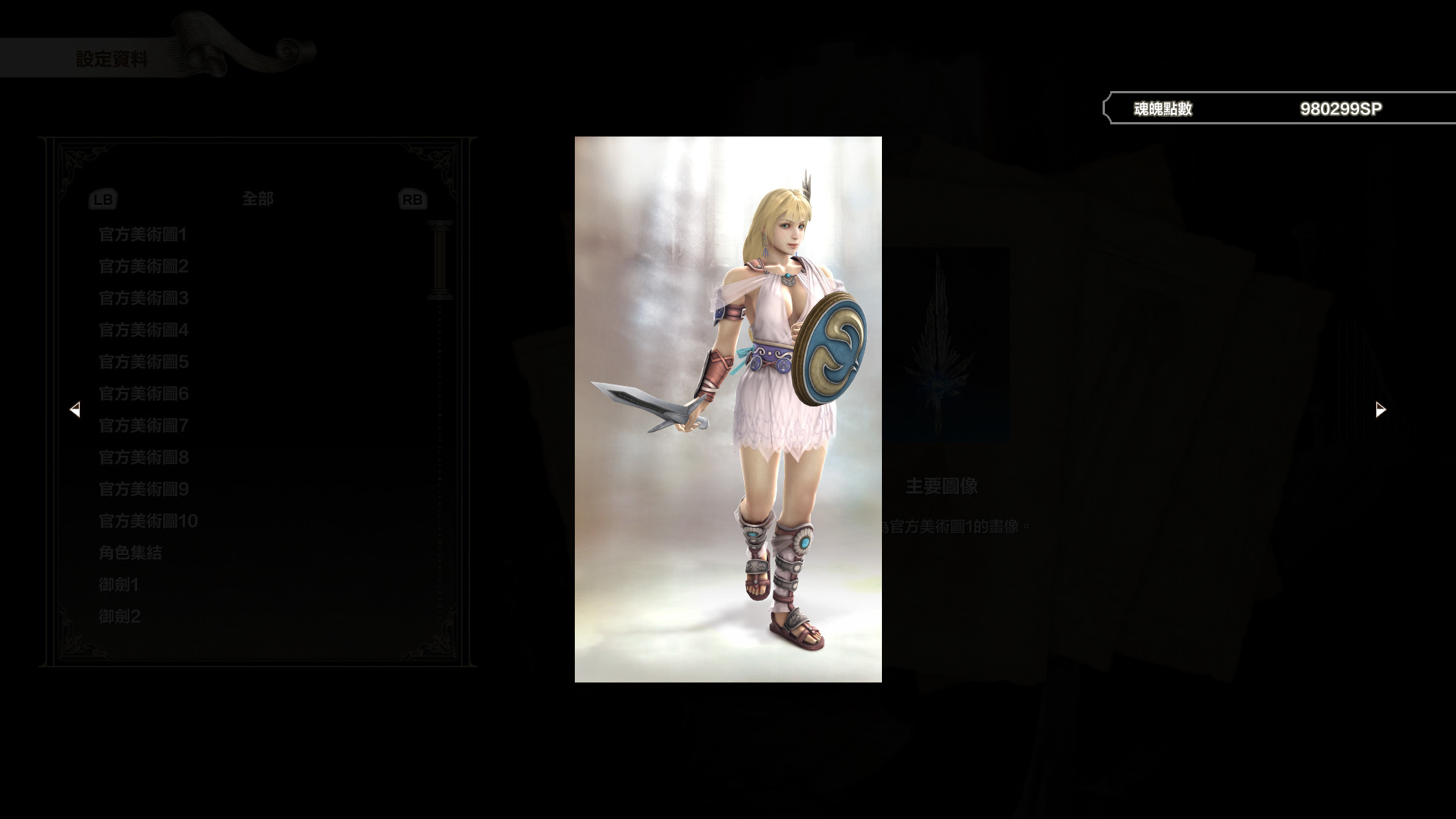This screenshot has height=819, width=1456.
Task: Open 官方美術圖10 artwork
Action: click(x=147, y=521)
